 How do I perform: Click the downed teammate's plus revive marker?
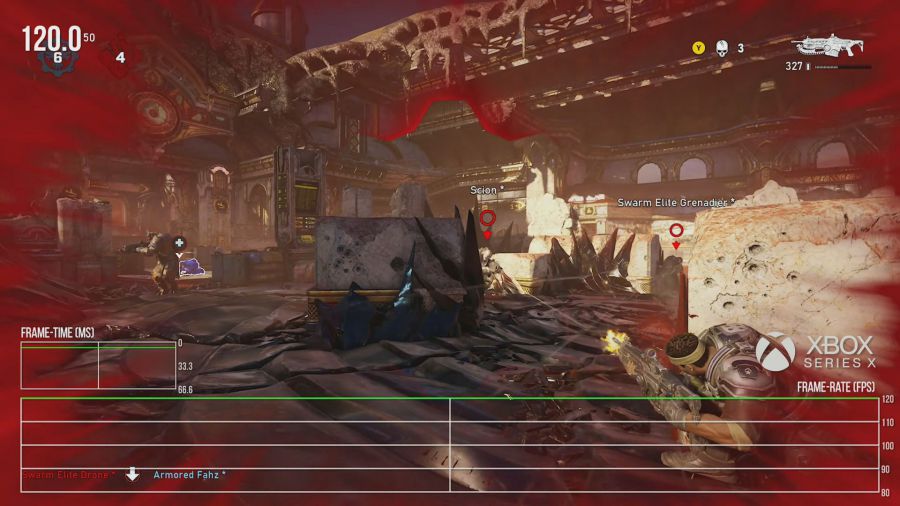[x=179, y=242]
